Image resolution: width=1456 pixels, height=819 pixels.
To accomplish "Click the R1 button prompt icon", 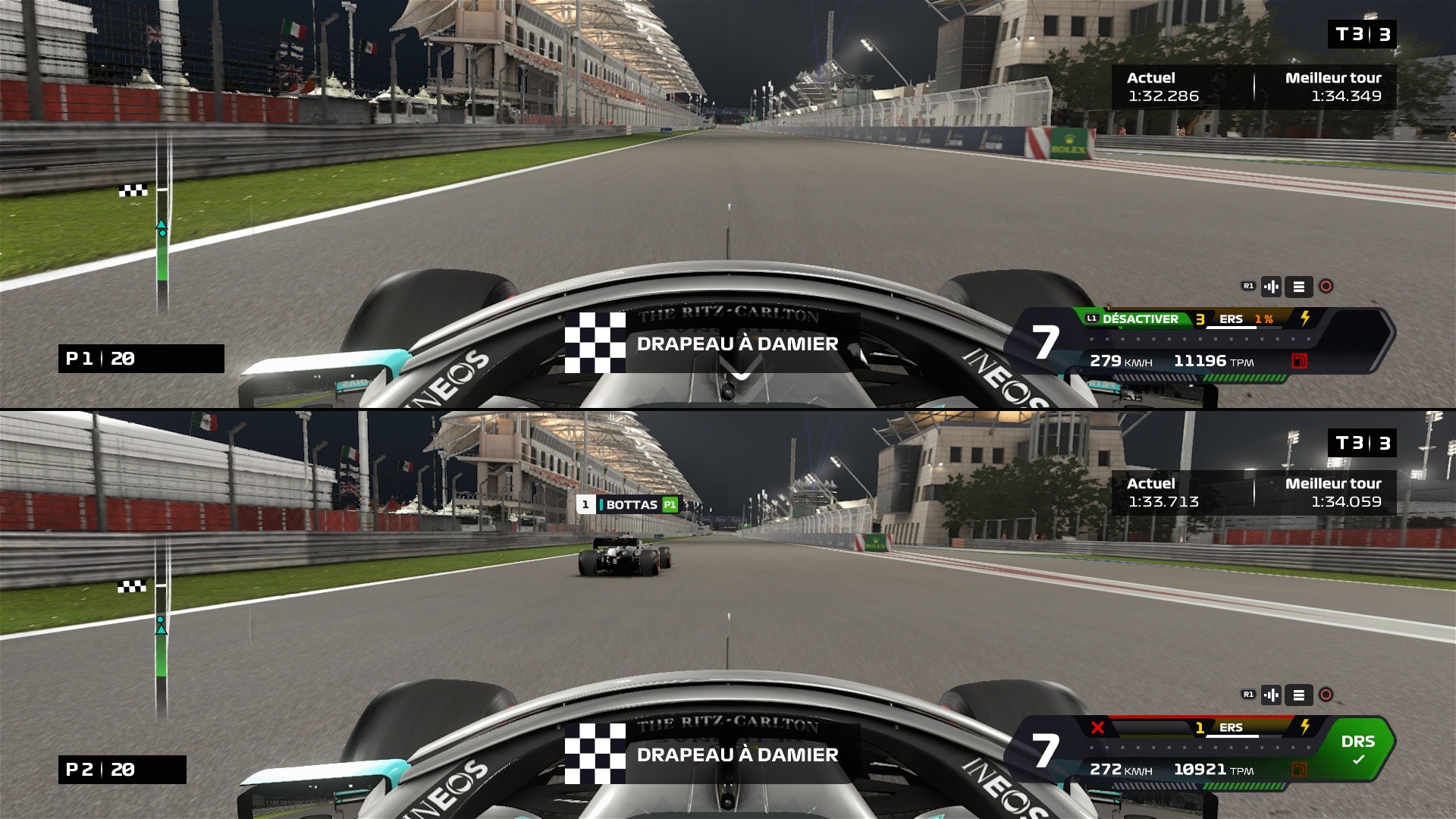I will click(x=1249, y=286).
